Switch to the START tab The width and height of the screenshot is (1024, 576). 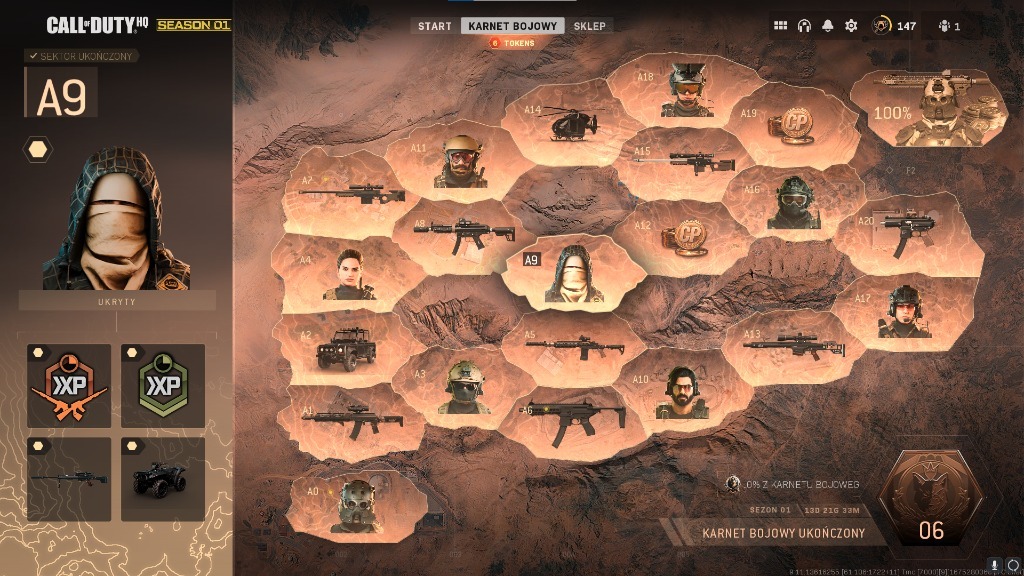434,26
